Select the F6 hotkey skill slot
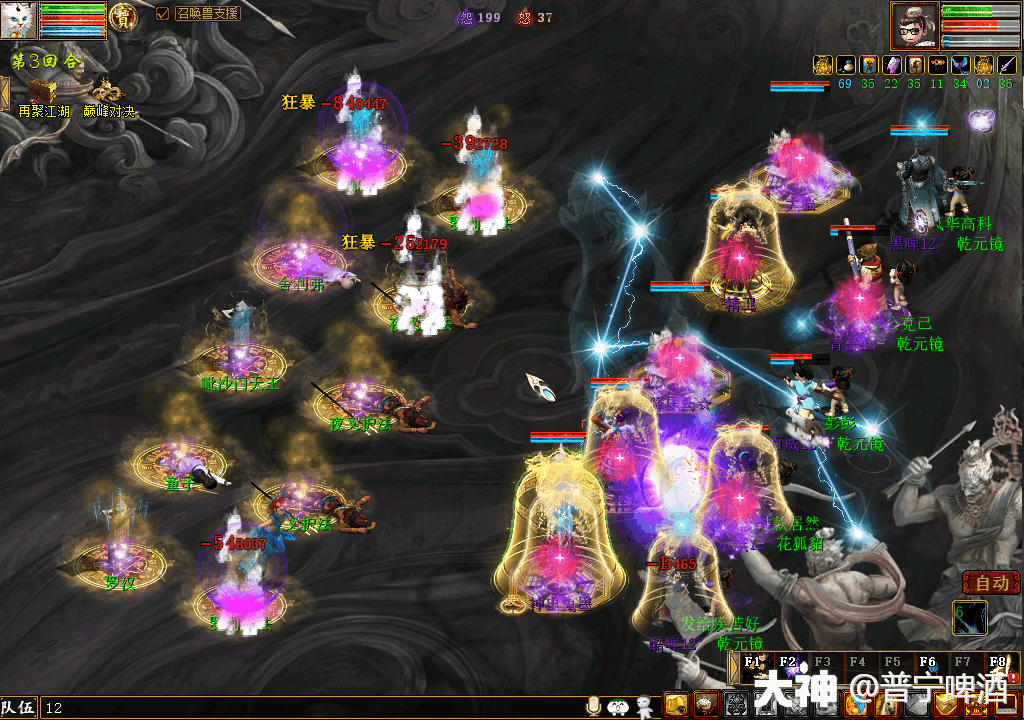This screenshot has height=720, width=1024. tap(927, 664)
